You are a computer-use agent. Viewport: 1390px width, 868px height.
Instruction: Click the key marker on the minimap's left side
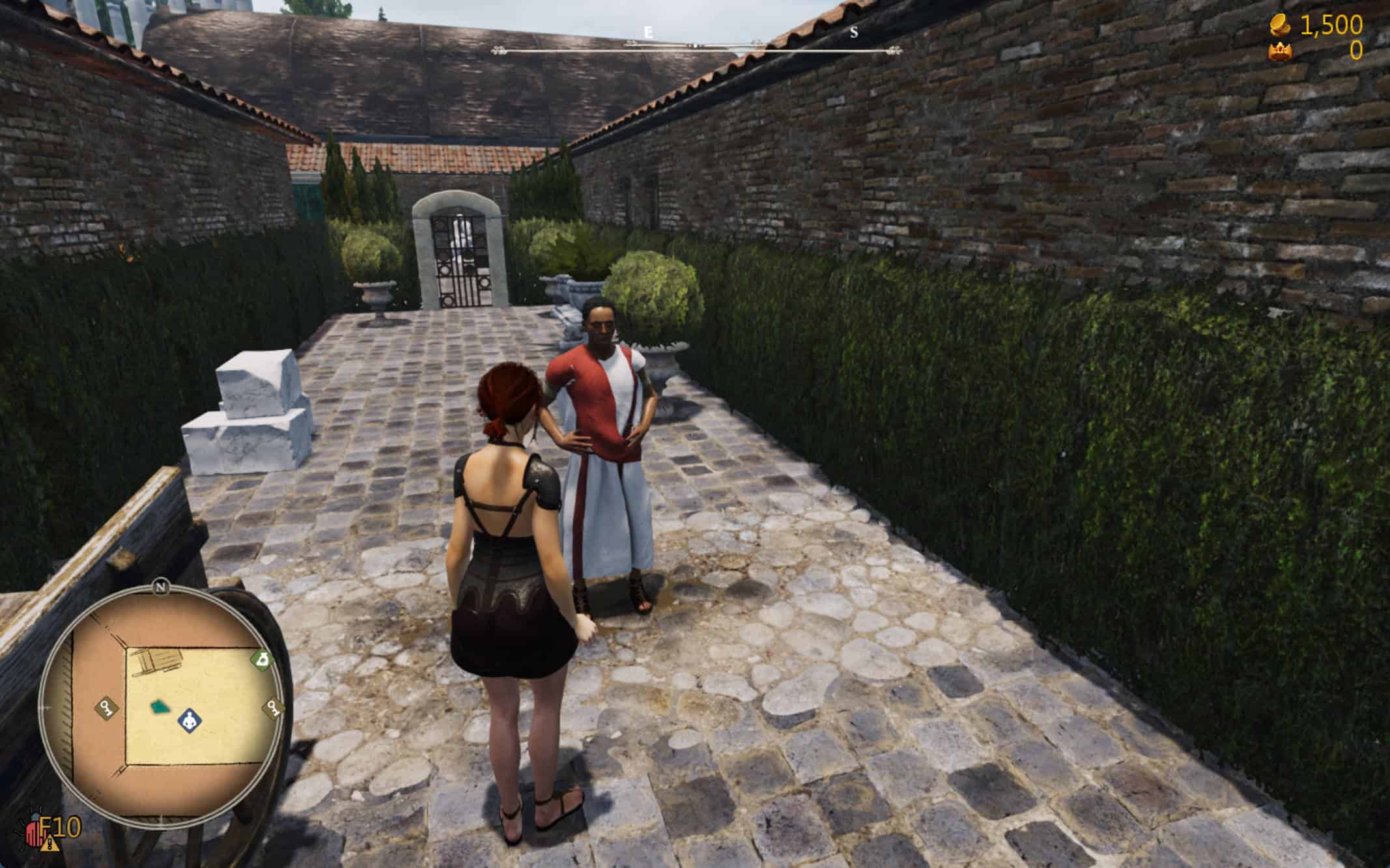[107, 707]
